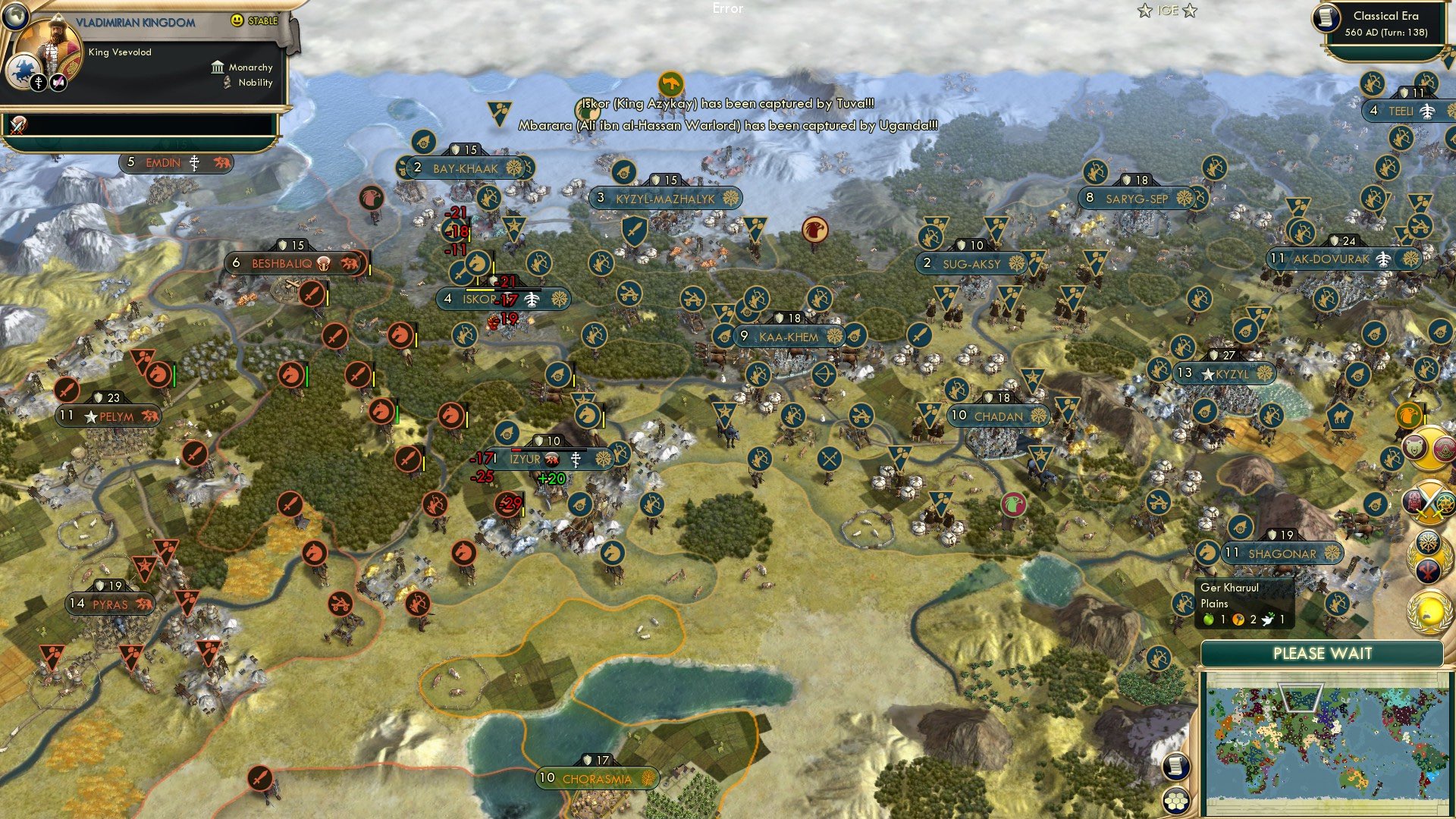Open the golden wreath notification orb on the right
This screenshot has width=1456, height=819.
1429,611
